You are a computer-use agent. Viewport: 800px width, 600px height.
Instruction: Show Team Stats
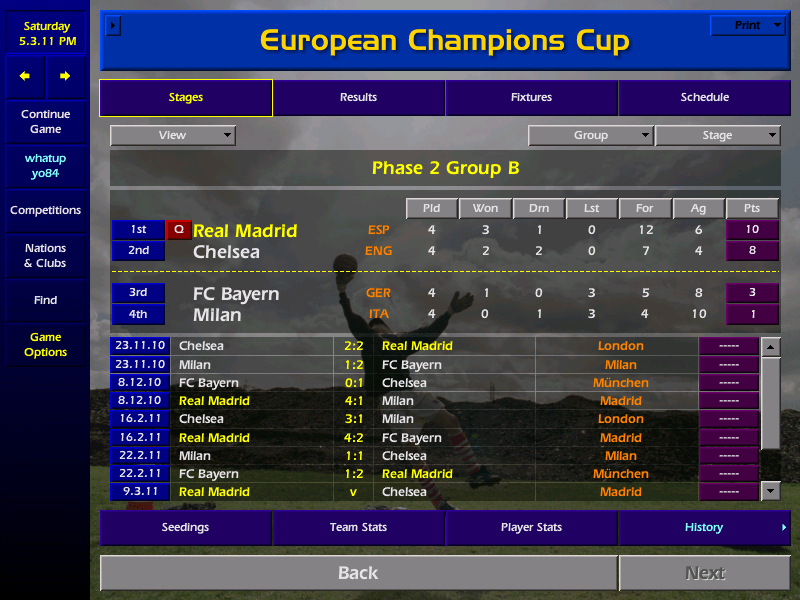pyautogui.click(x=358, y=527)
